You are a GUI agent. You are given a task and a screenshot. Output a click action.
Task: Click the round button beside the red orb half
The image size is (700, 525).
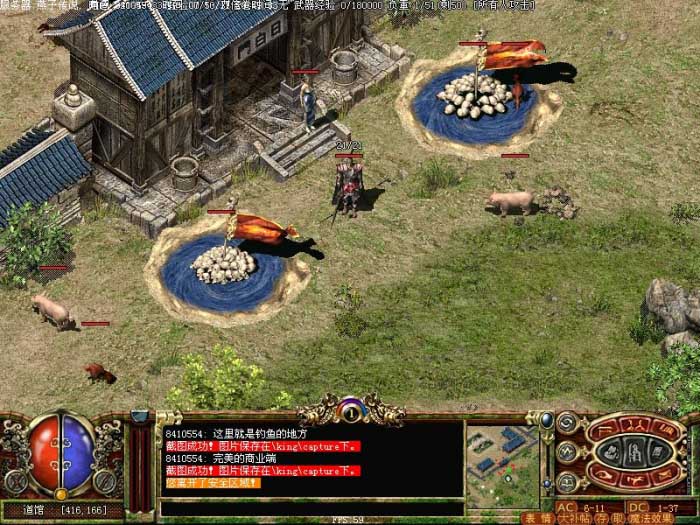point(16,480)
